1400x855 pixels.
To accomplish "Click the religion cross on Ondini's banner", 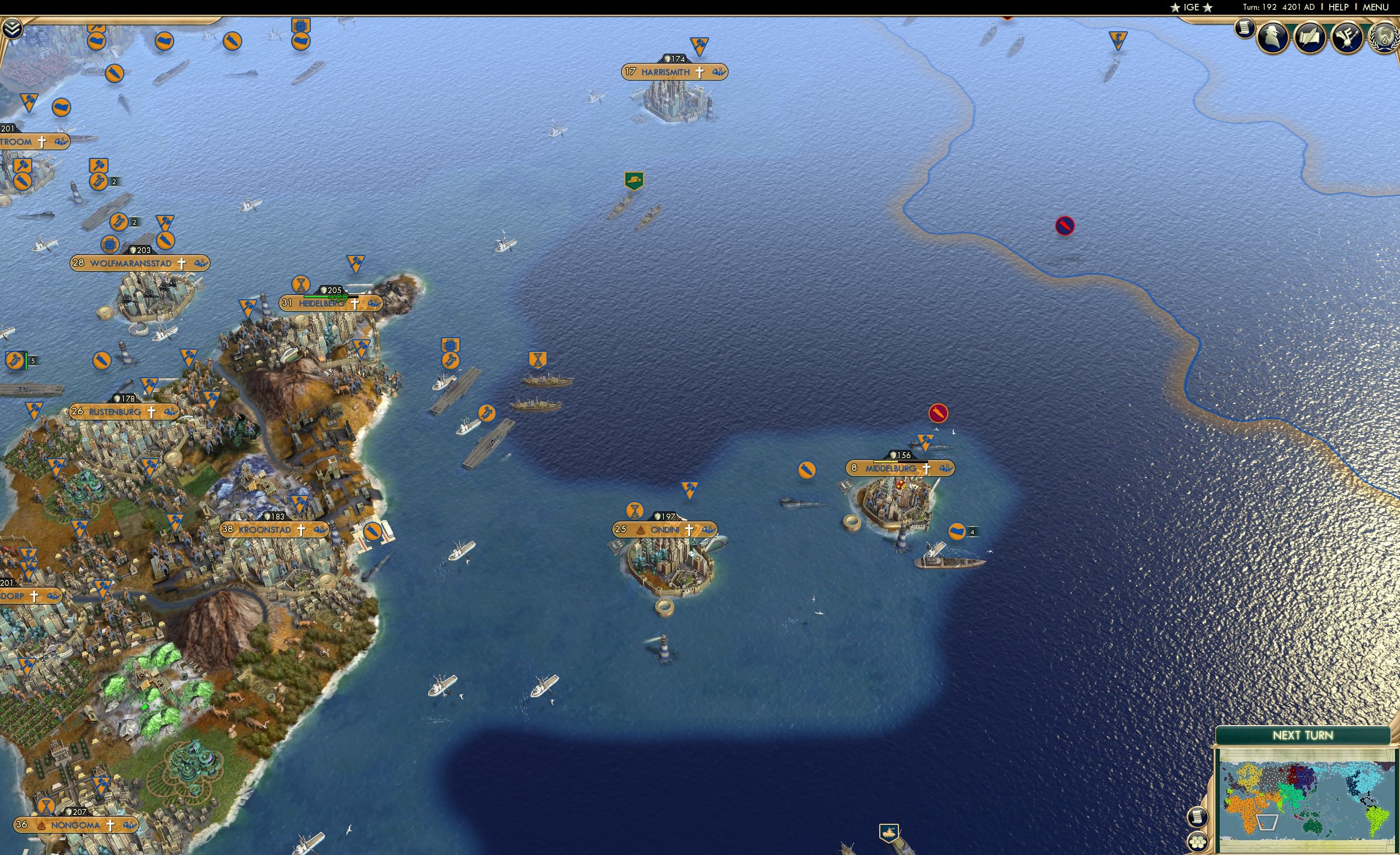I will [x=688, y=529].
